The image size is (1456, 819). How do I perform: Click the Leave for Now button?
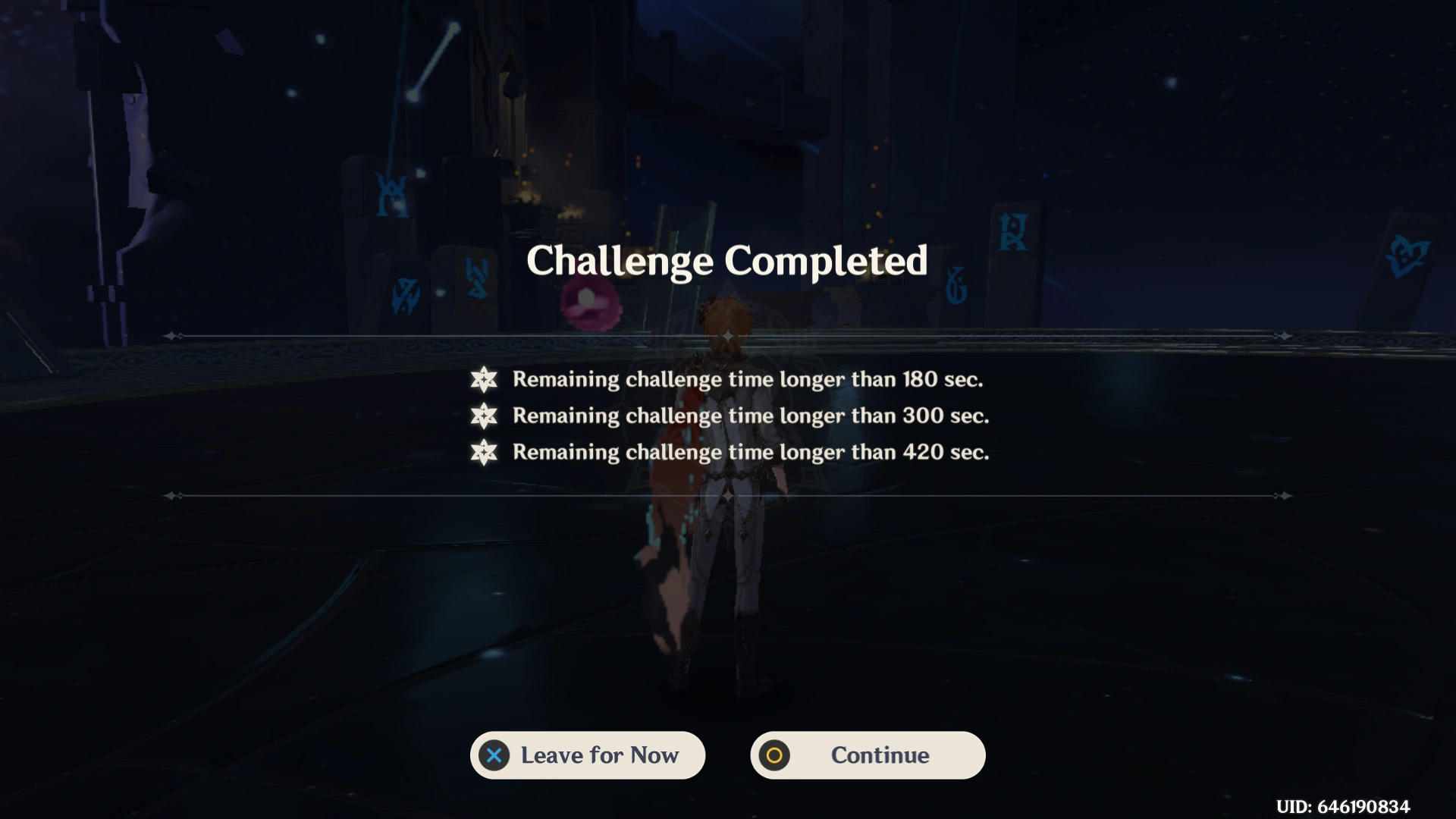click(x=588, y=755)
